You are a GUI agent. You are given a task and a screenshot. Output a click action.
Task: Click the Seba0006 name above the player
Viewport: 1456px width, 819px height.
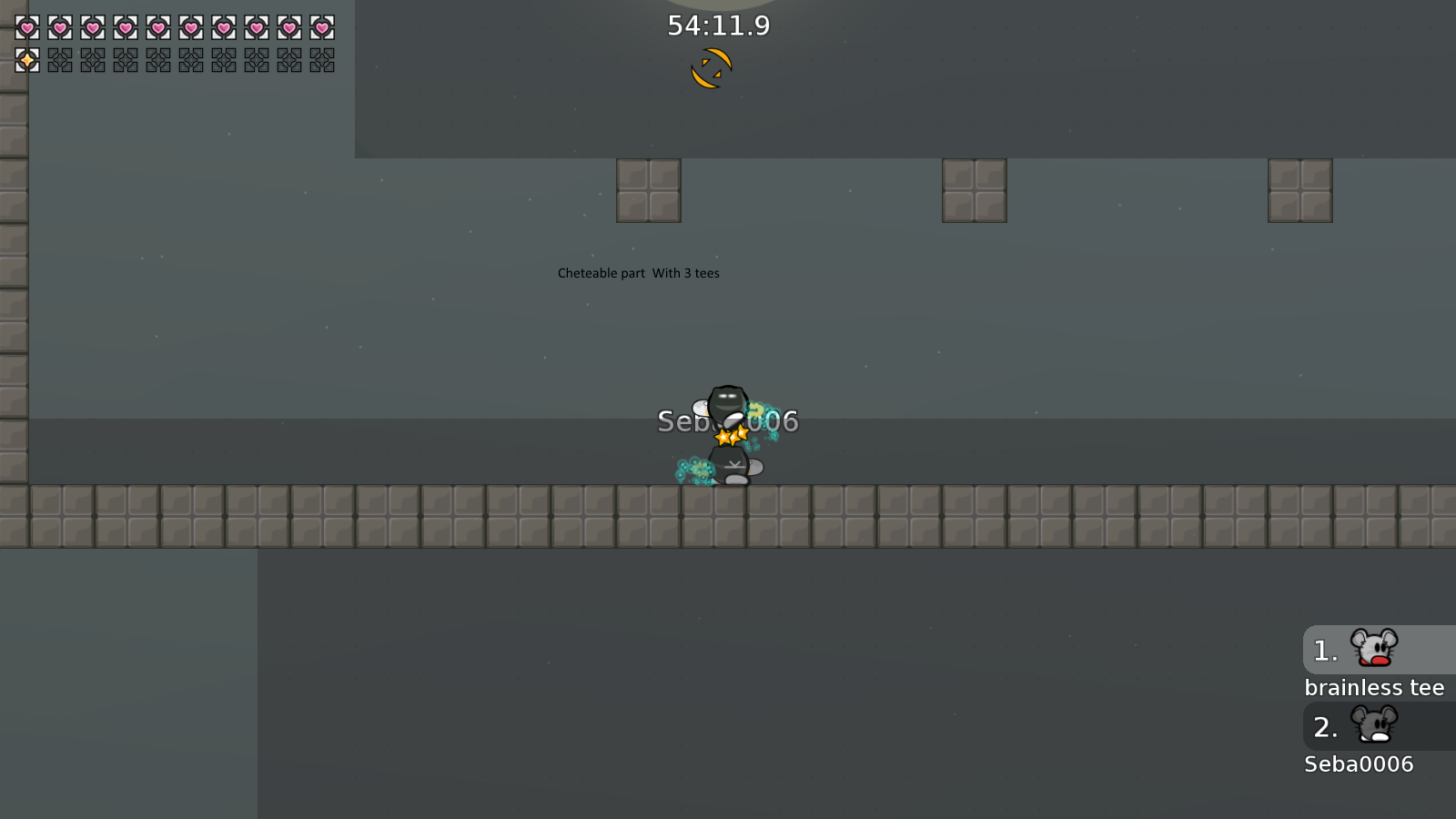point(728,420)
